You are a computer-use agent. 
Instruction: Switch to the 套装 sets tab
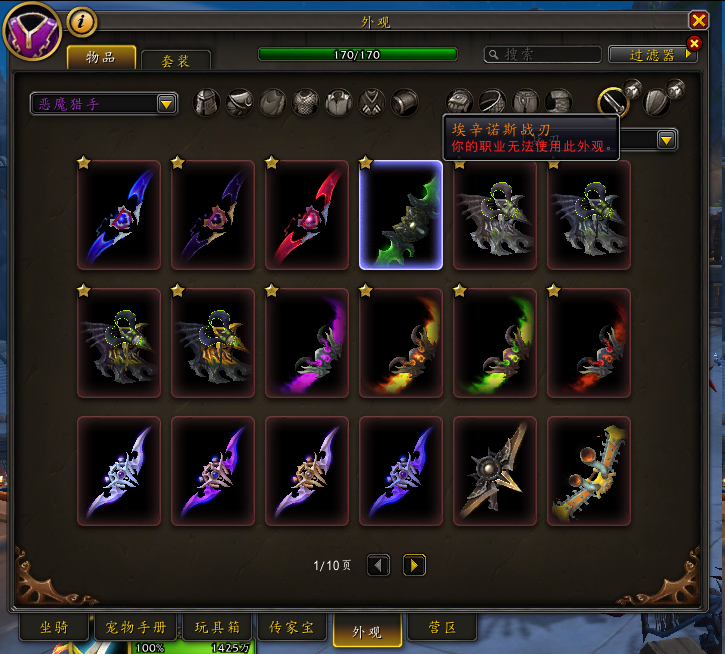point(176,60)
